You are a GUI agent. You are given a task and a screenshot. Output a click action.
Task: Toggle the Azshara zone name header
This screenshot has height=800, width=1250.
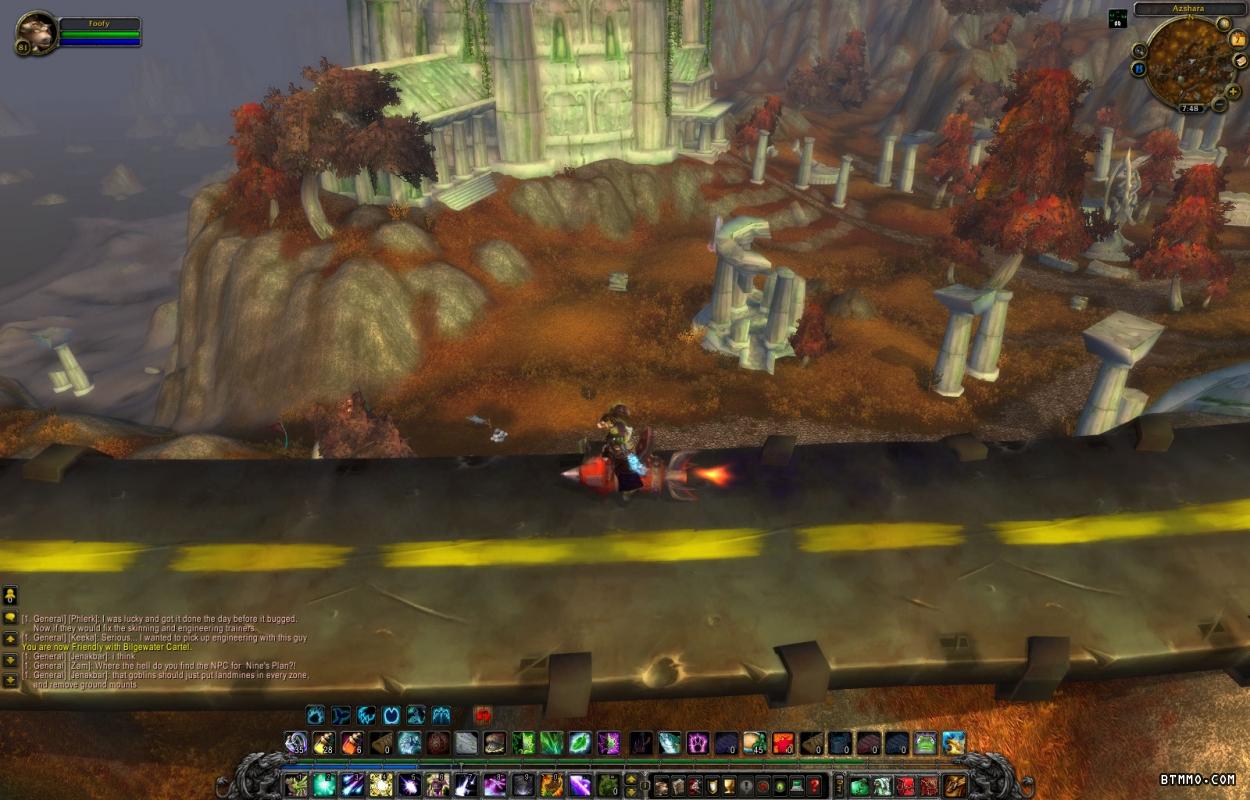(1191, 9)
